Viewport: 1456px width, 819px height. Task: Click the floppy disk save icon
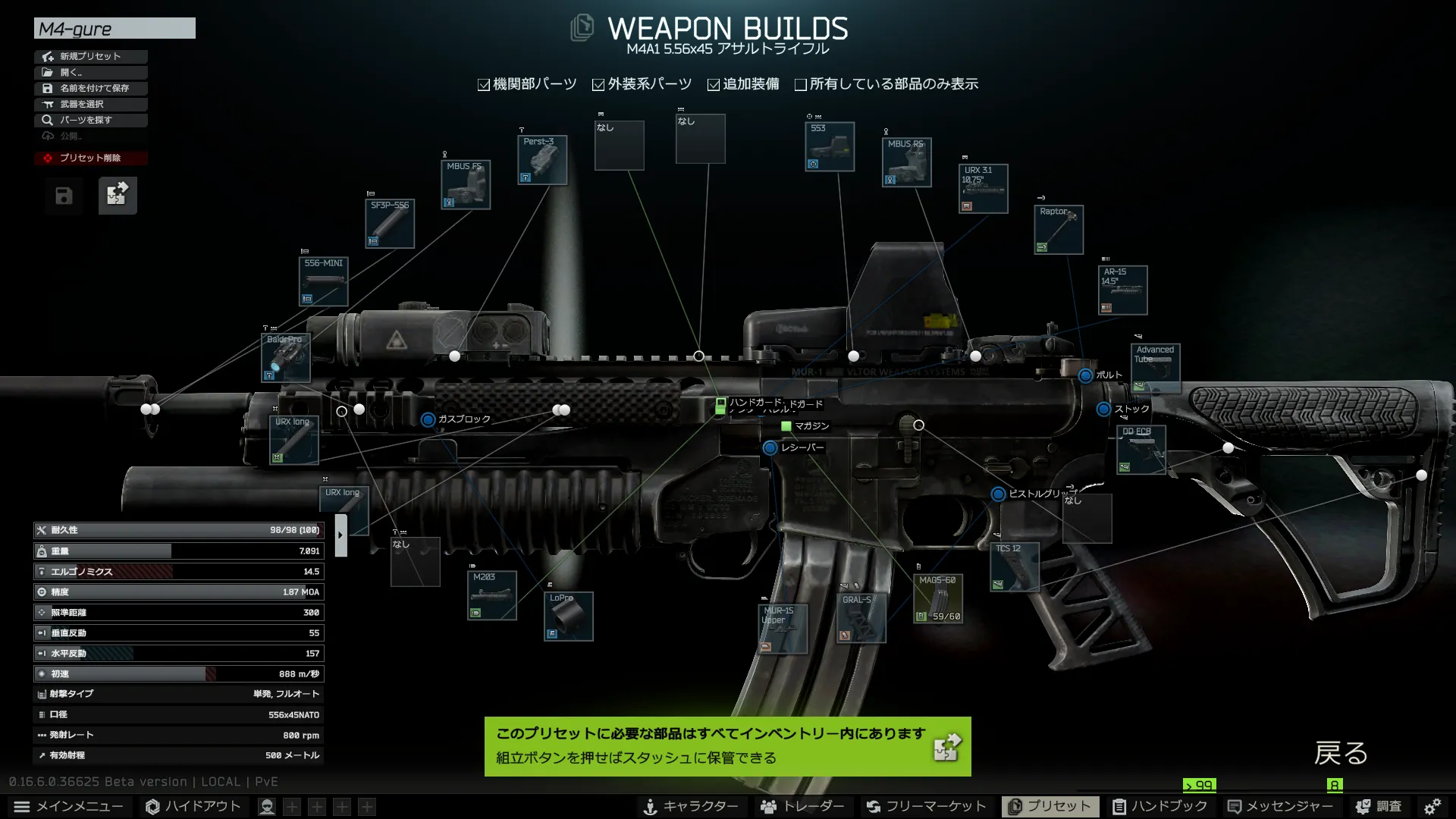click(64, 196)
